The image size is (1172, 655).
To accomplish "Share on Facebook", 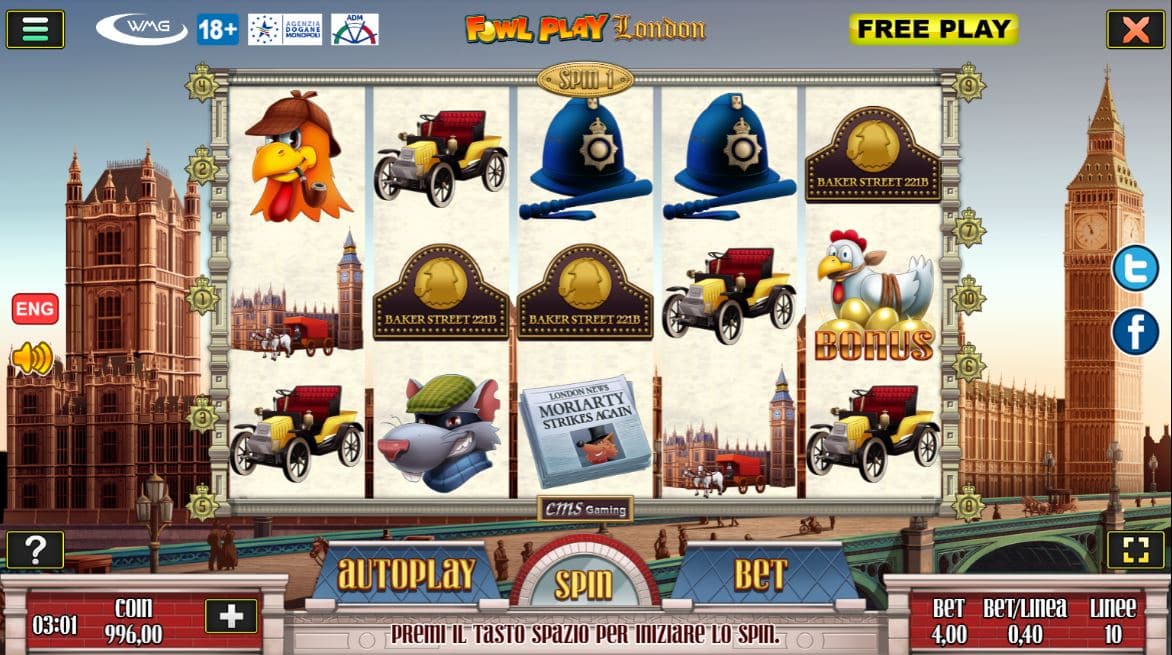I will pos(1135,332).
